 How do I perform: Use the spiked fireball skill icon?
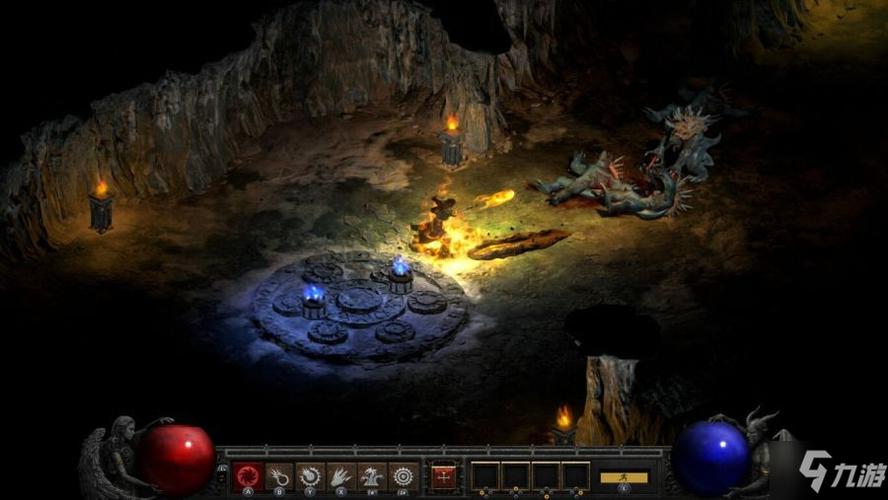click(310, 476)
